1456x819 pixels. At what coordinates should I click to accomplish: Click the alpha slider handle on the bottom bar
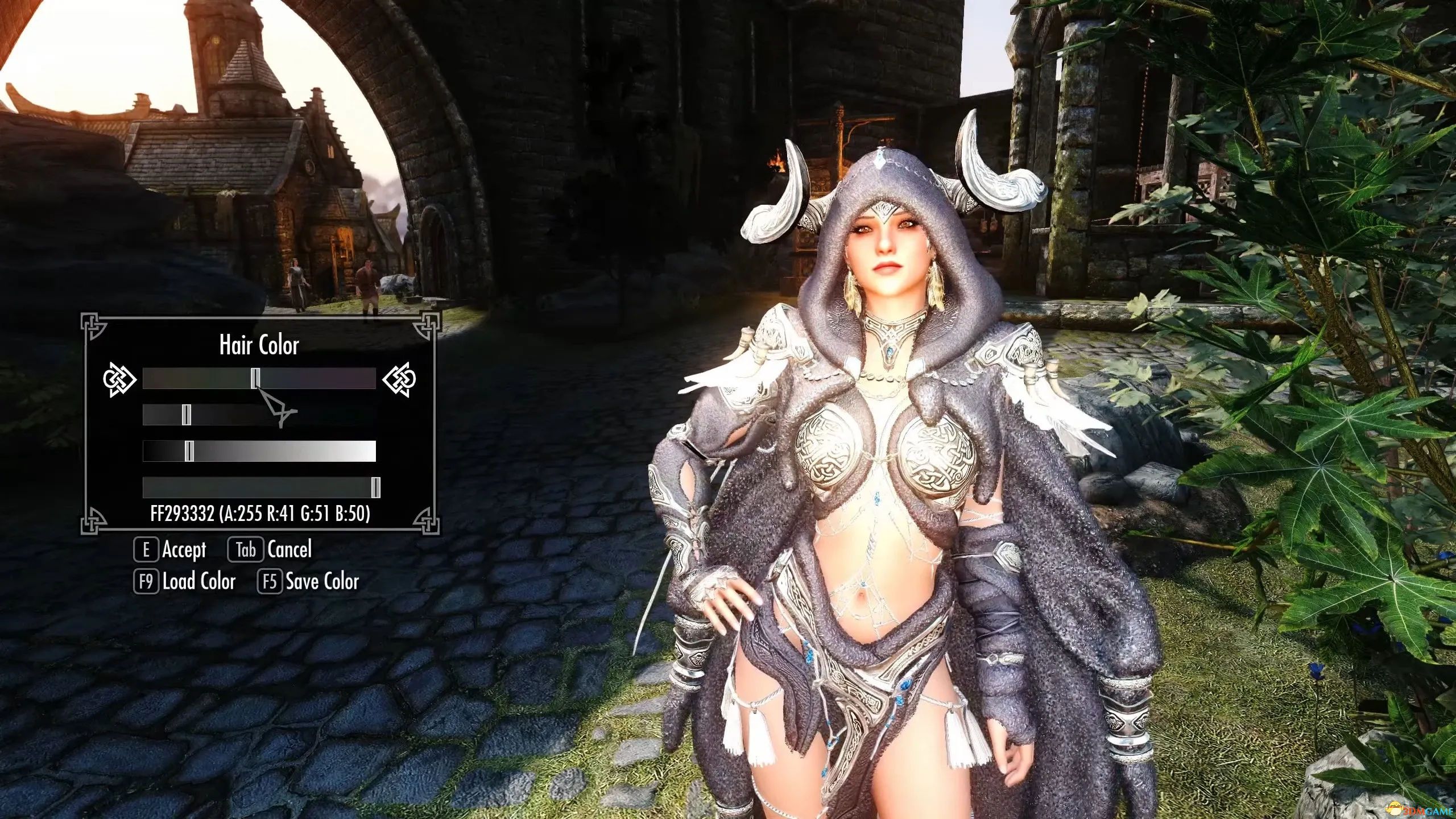pyautogui.click(x=375, y=487)
